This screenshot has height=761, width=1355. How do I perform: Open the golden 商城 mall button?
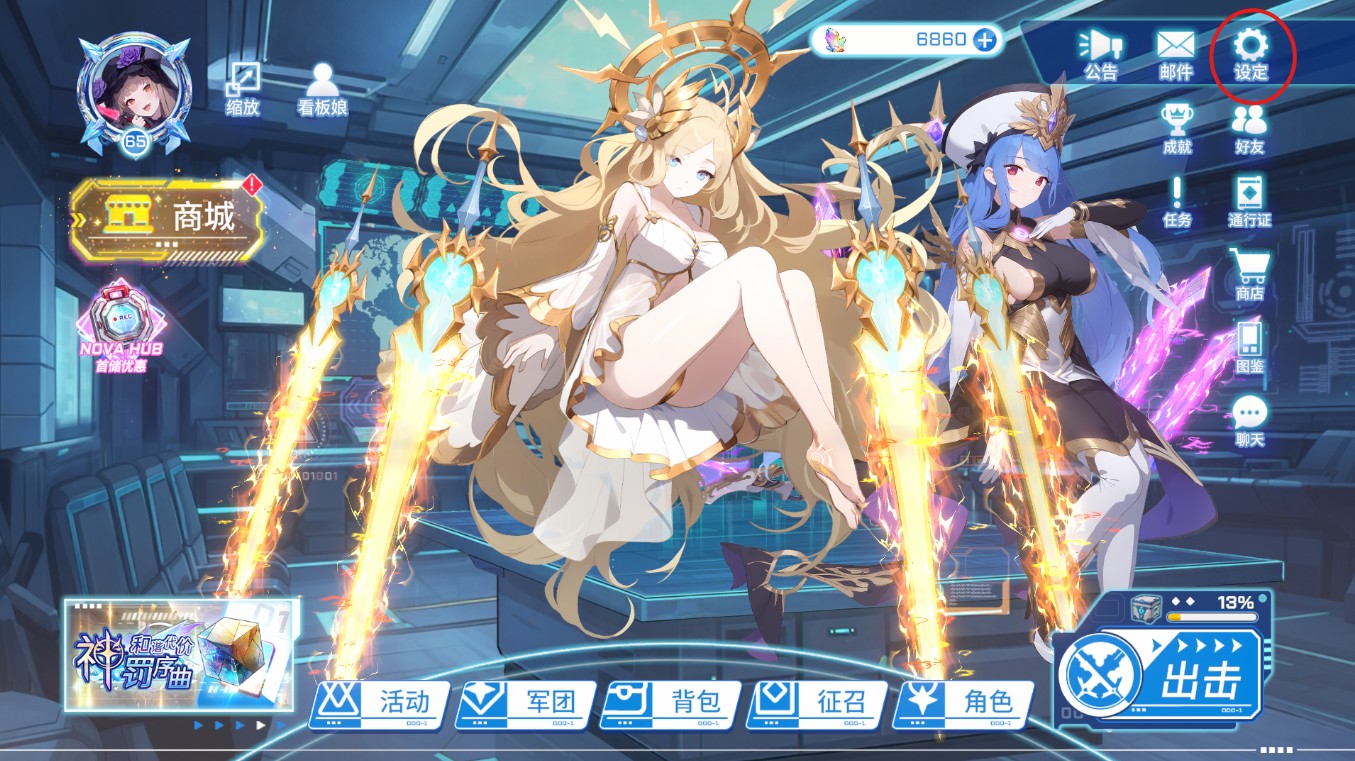166,218
